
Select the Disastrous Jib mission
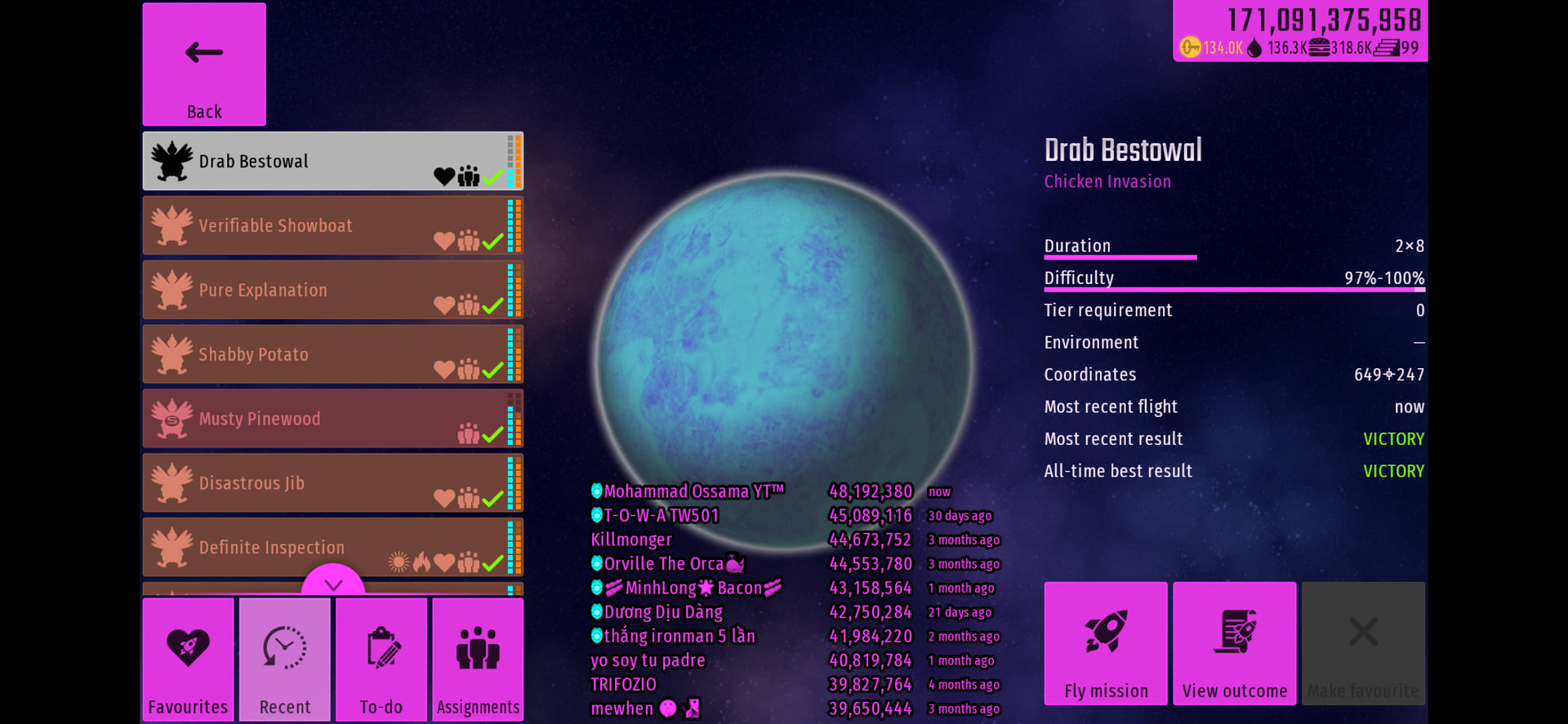pyautogui.click(x=332, y=483)
